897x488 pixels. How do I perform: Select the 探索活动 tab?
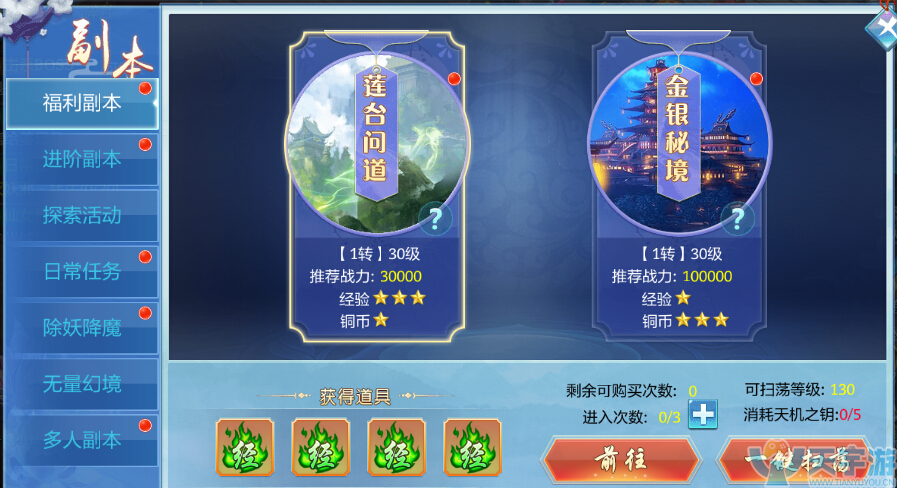(x=82, y=215)
